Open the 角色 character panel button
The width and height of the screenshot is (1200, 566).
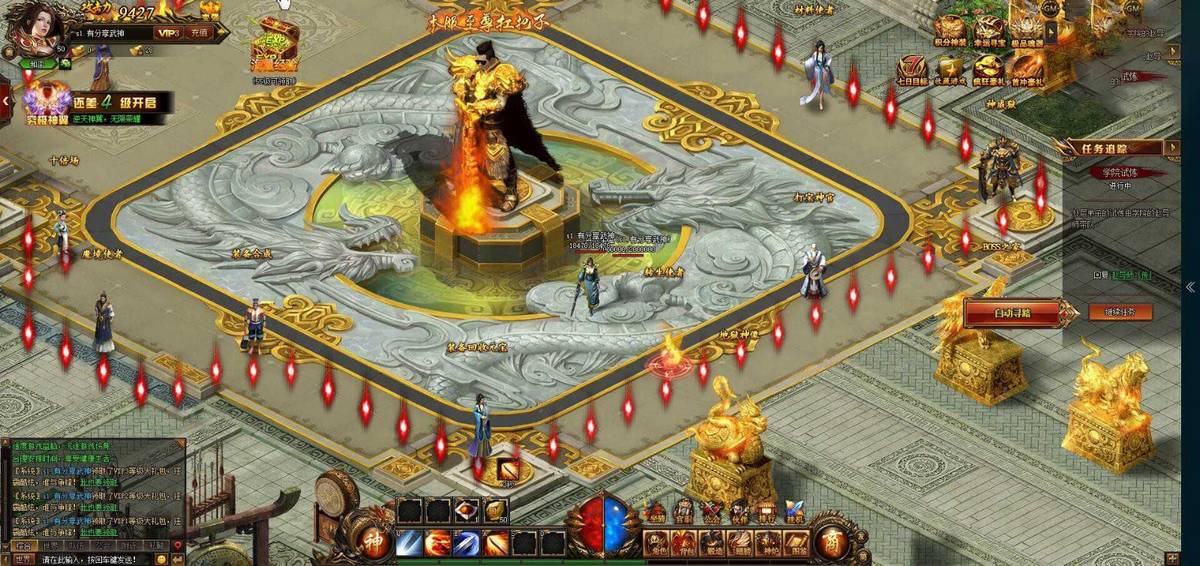click(x=656, y=543)
